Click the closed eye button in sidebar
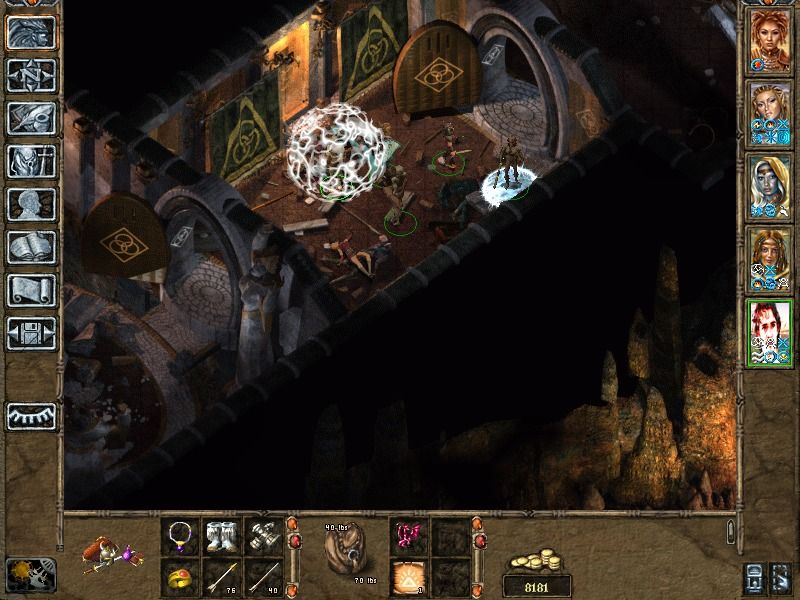800x600 pixels. pyautogui.click(x=31, y=415)
